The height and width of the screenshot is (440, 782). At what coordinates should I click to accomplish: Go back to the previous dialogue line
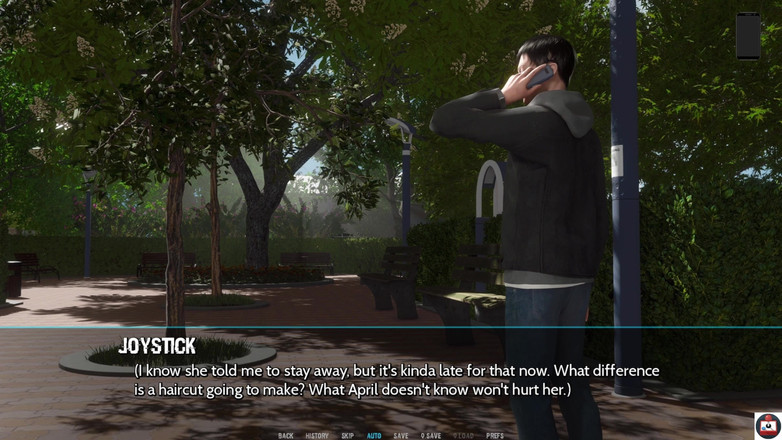[286, 435]
